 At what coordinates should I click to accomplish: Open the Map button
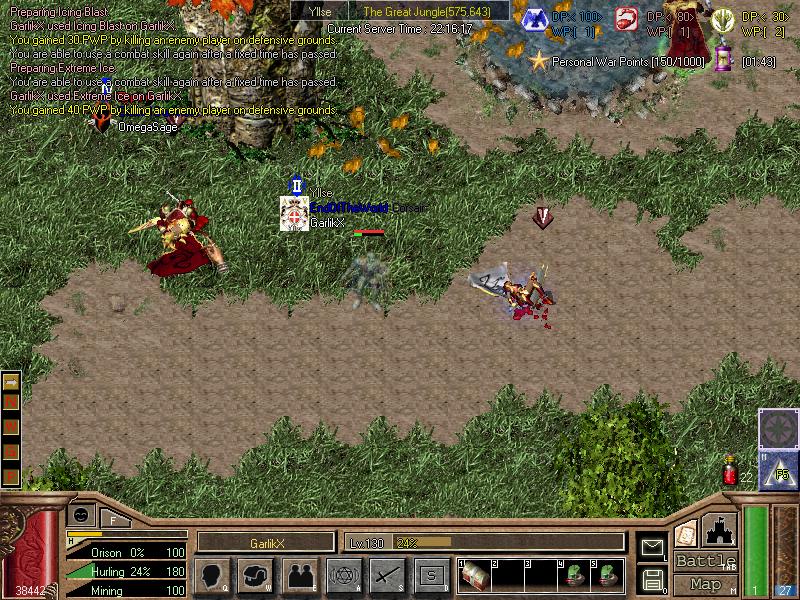pos(705,584)
